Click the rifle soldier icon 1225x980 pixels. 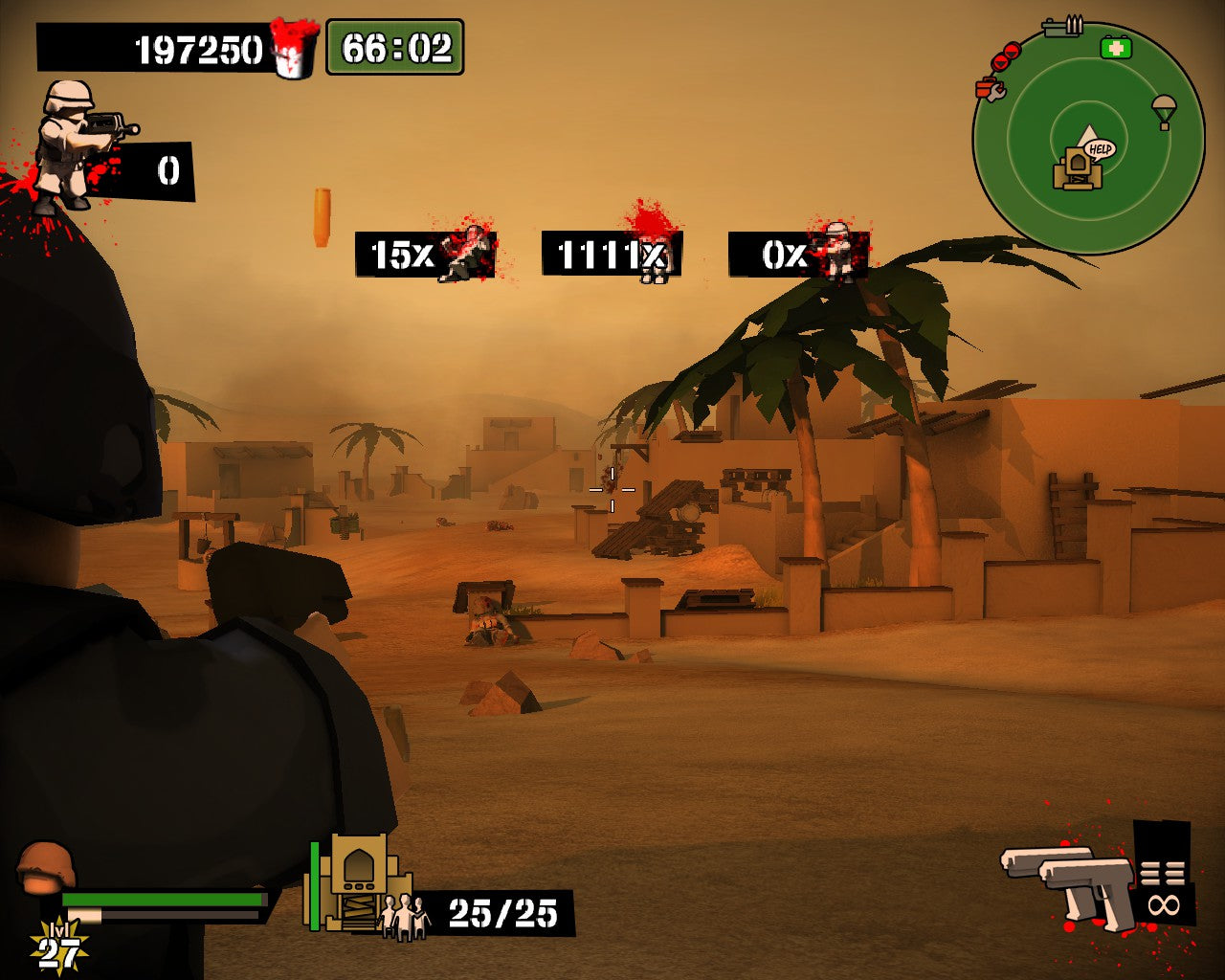pyautogui.click(x=78, y=144)
